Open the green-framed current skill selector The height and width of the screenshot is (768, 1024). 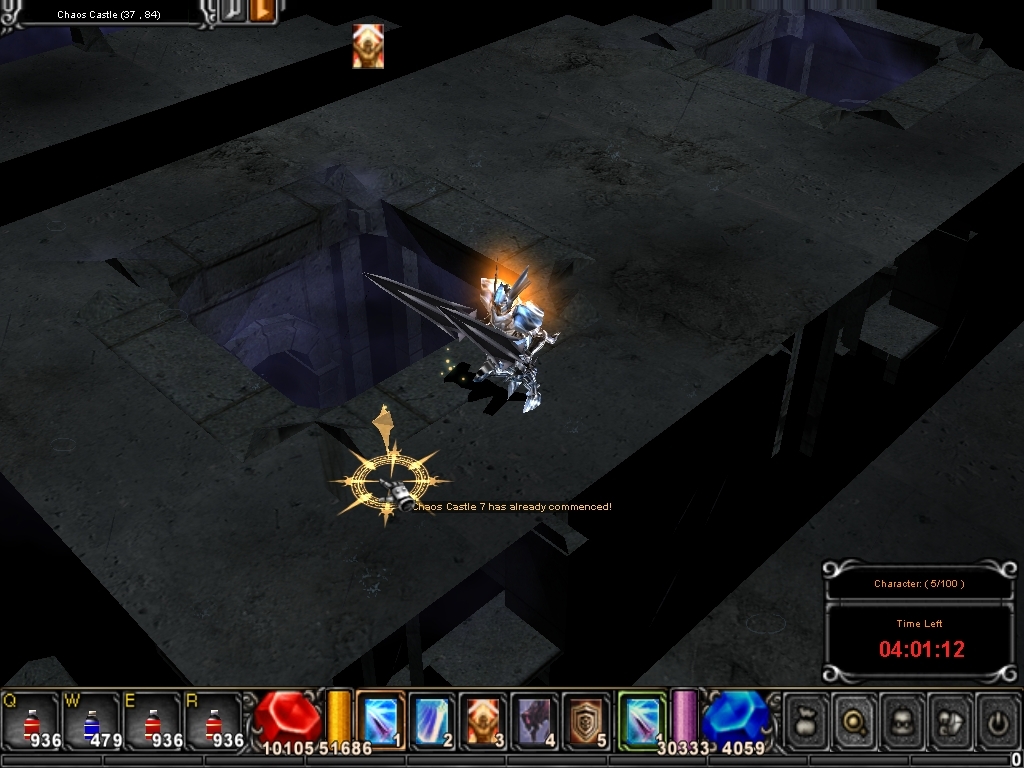[x=642, y=720]
